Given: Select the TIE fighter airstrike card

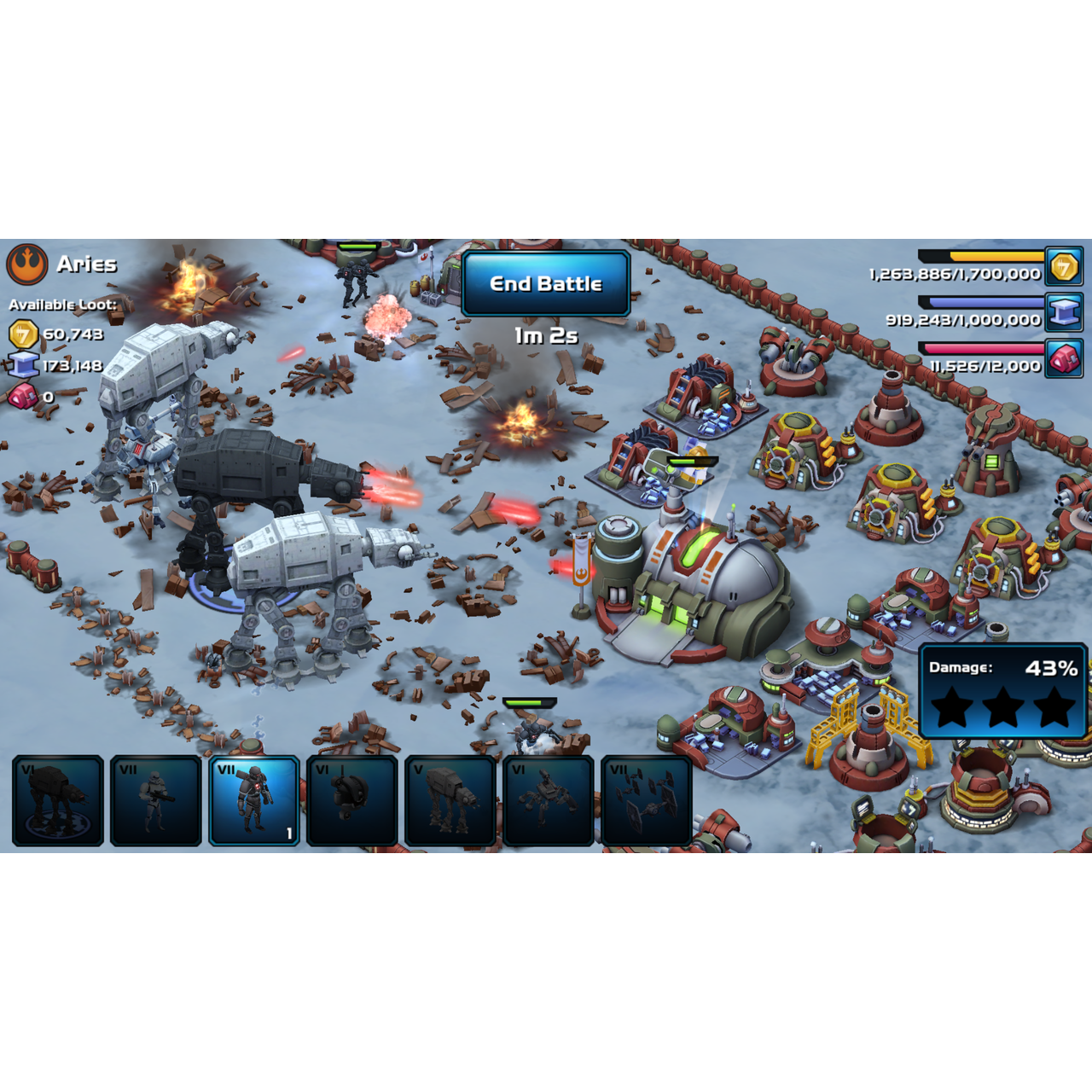Looking at the screenshot, I should [646, 800].
